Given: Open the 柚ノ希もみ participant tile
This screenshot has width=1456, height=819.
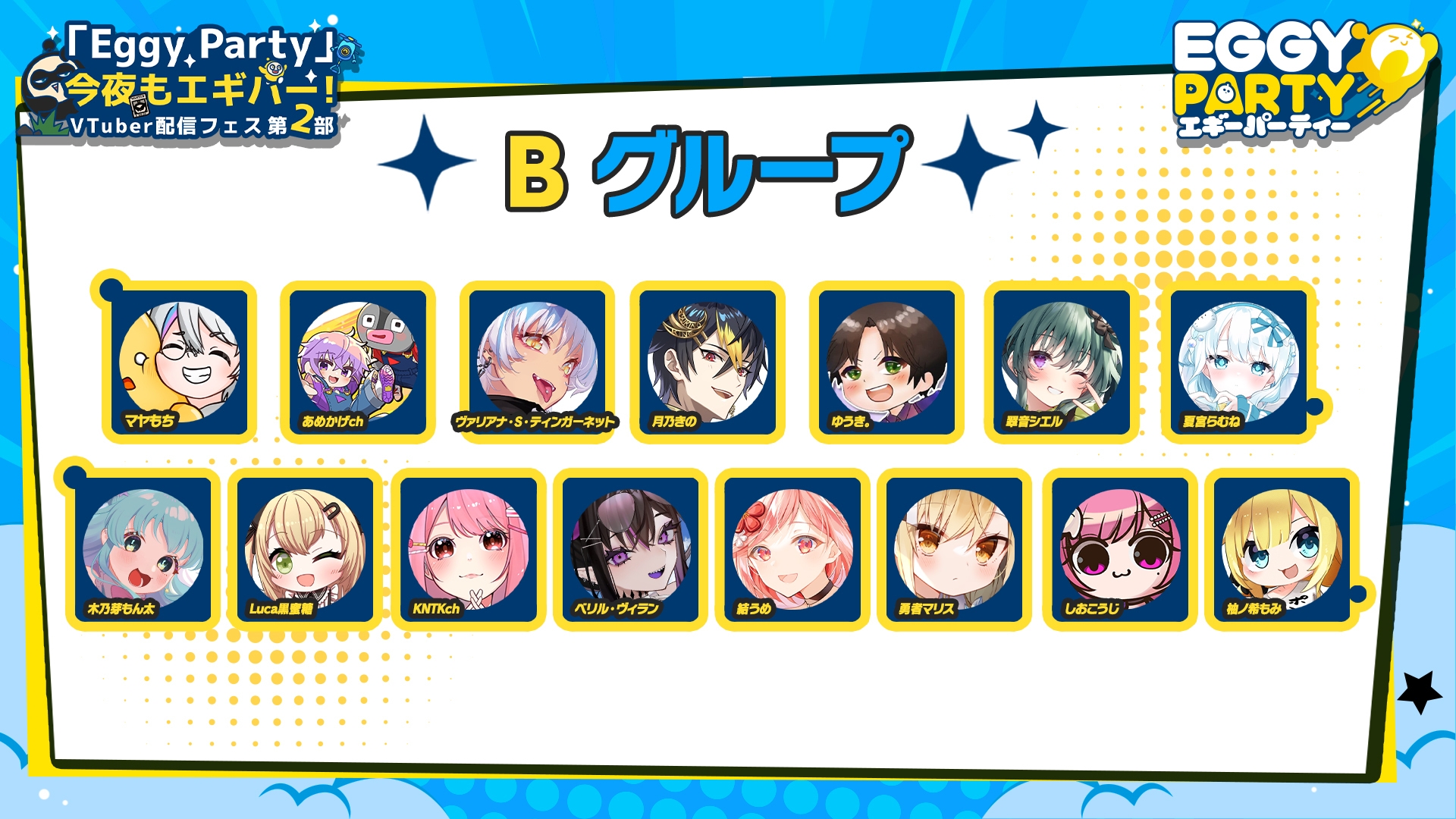Looking at the screenshot, I should pos(1282,549).
